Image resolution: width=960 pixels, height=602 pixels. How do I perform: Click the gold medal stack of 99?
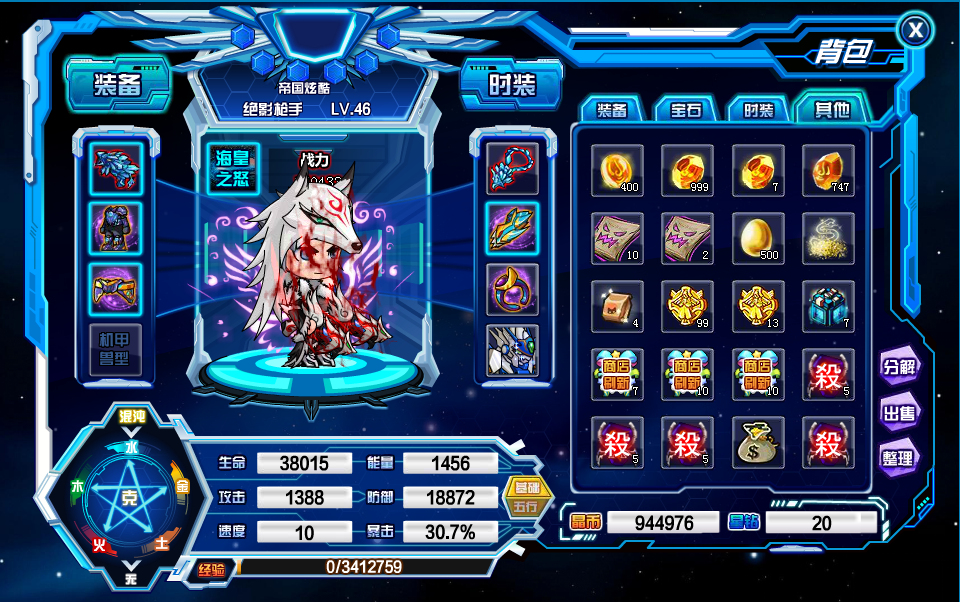click(x=688, y=305)
